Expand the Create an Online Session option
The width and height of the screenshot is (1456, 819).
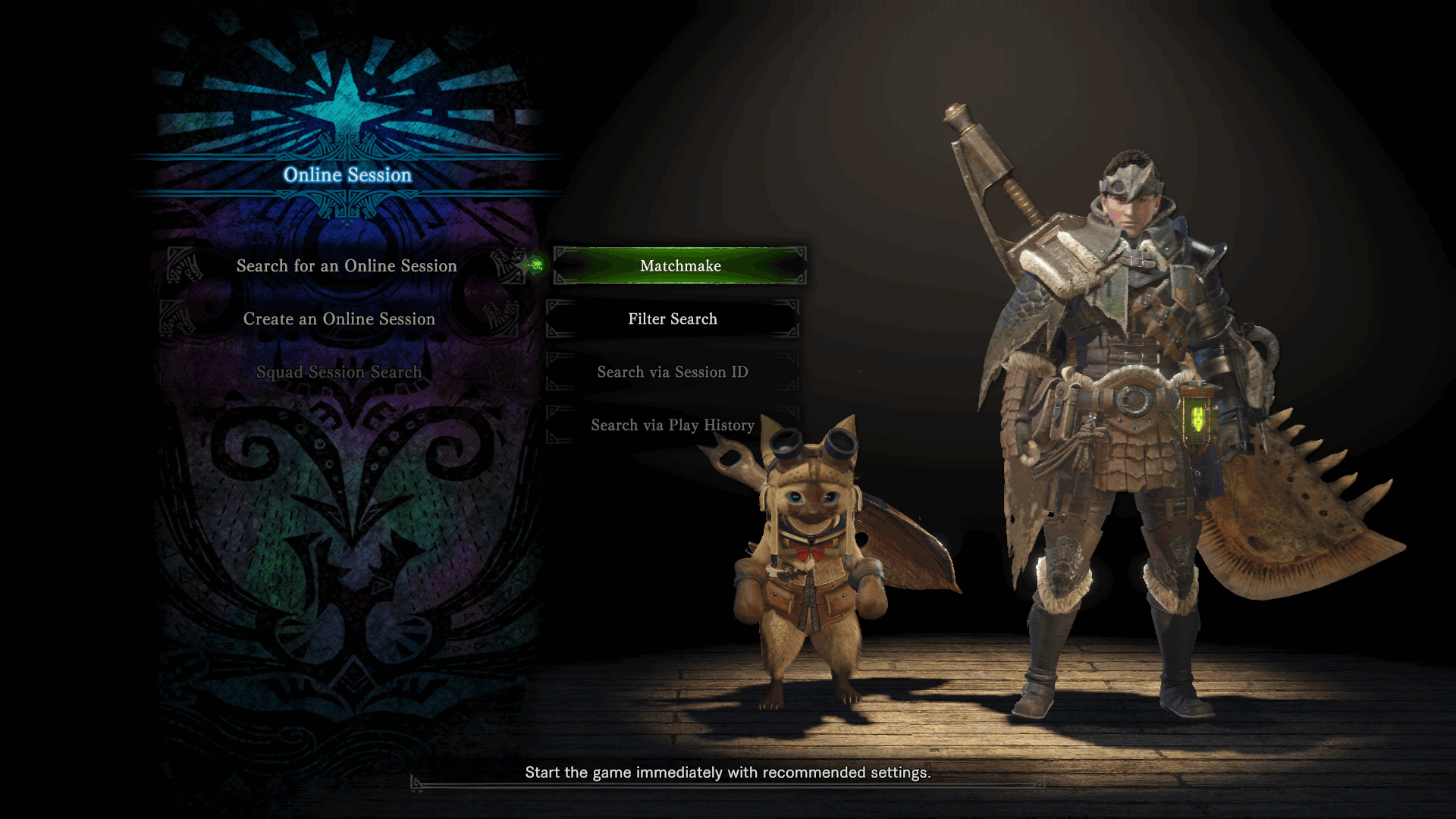[338, 318]
